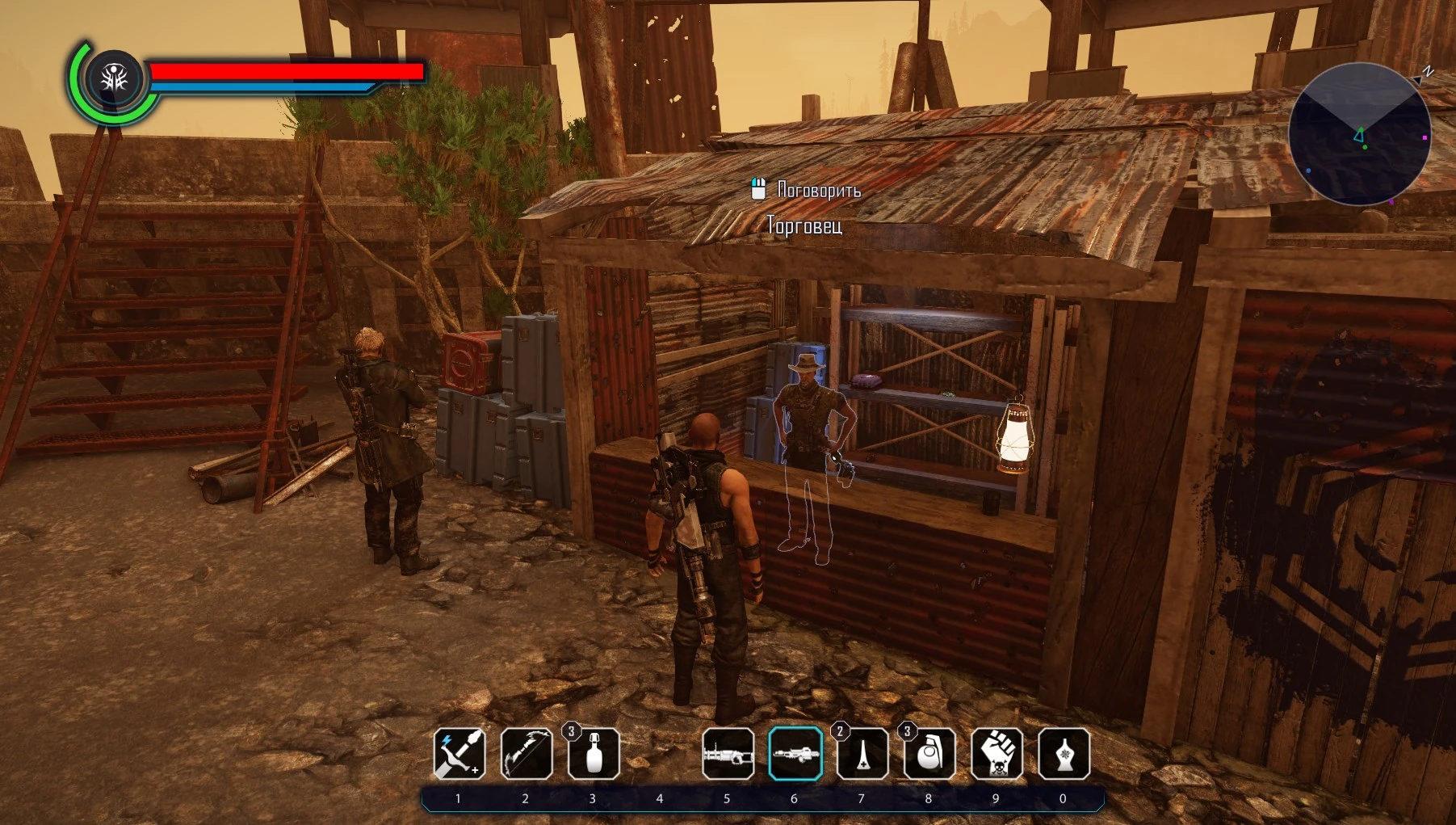Activate the fist and skull ability
Viewport: 1456px width, 825px height.
pos(997,754)
